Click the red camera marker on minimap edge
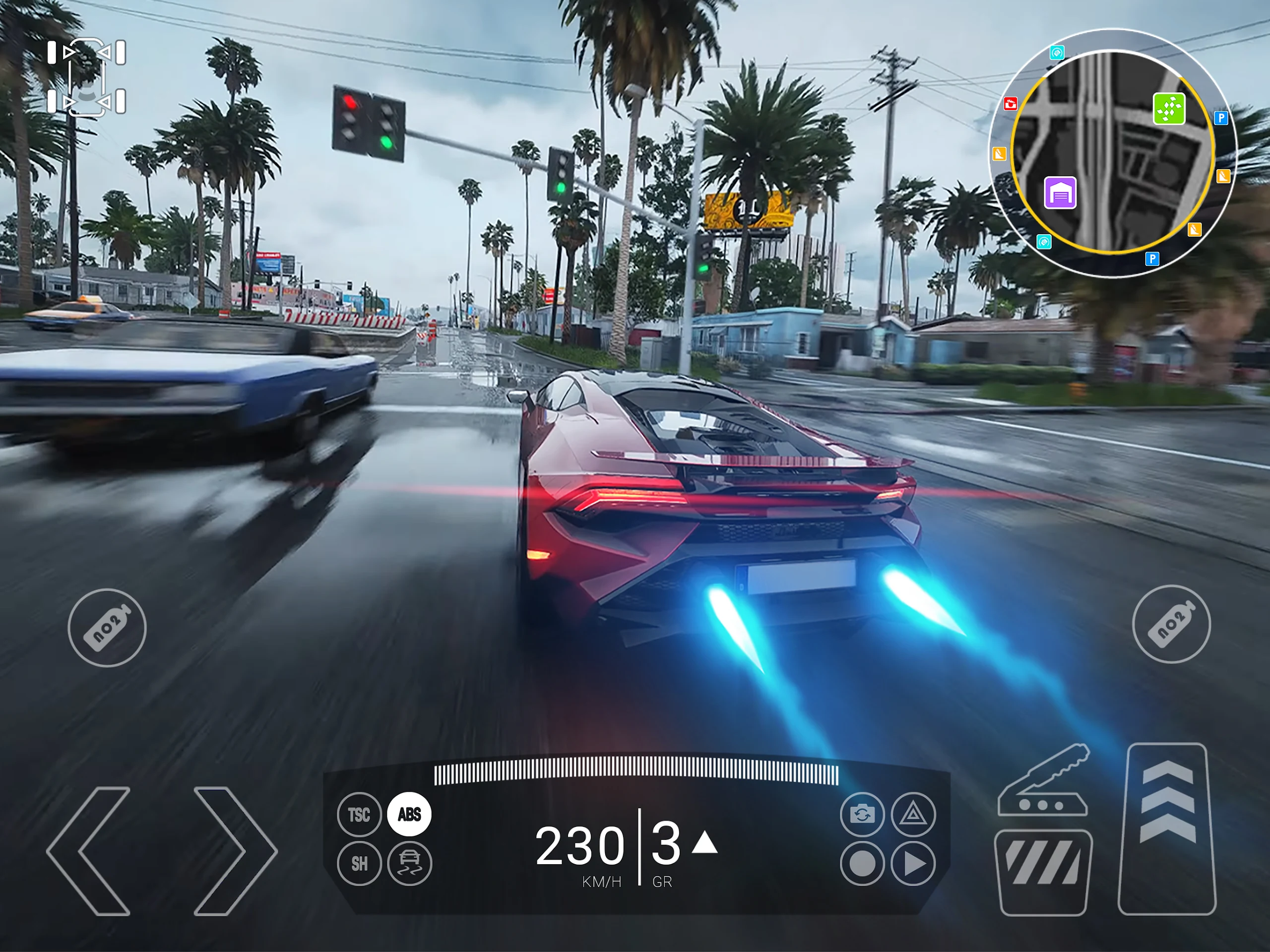The height and width of the screenshot is (952, 1270). 1011,104
